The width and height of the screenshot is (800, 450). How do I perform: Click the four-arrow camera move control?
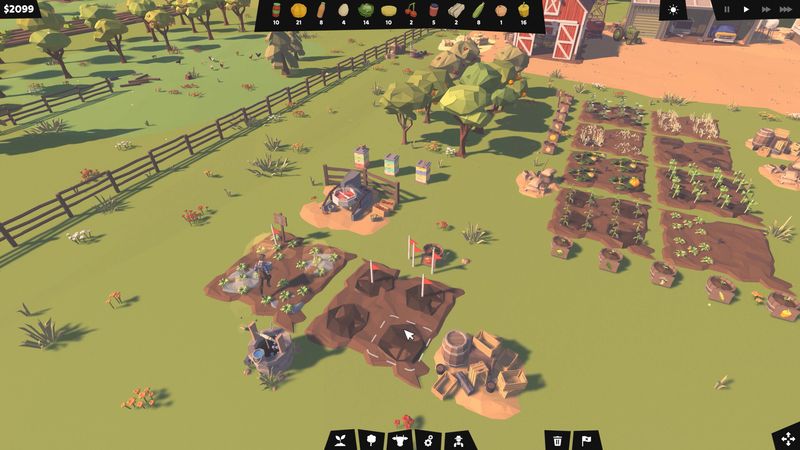click(785, 437)
